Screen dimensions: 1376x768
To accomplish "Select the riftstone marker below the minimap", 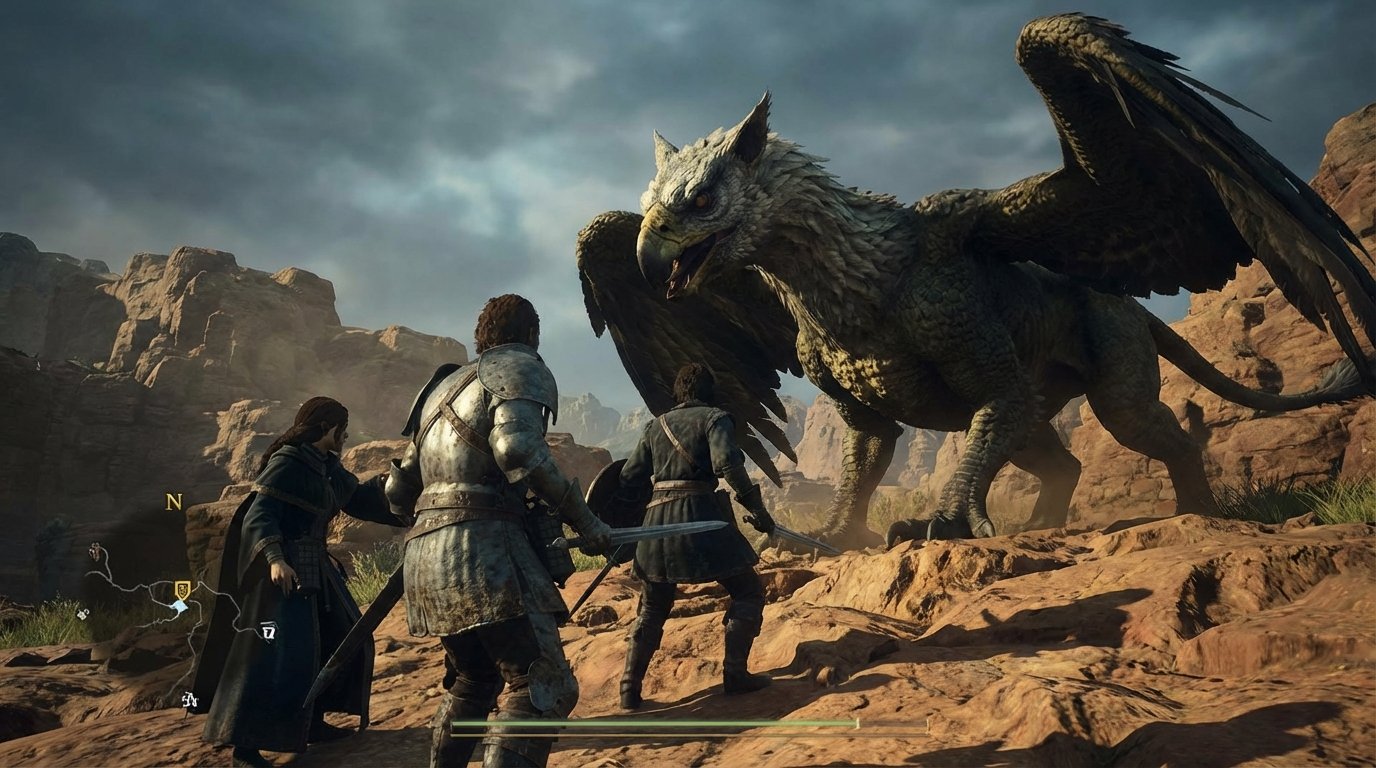I will 189,698.
